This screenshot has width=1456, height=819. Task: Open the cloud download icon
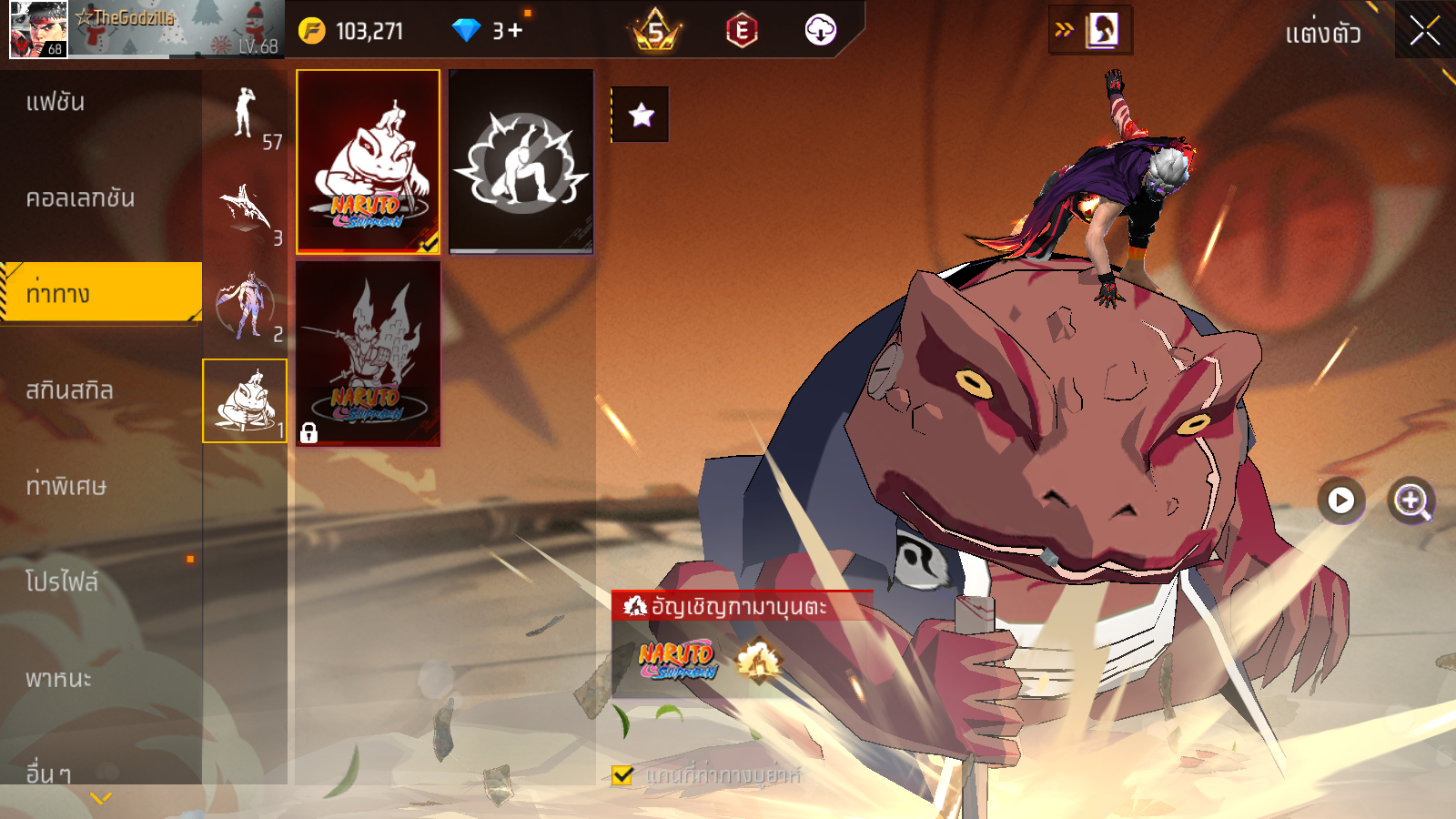click(820, 30)
